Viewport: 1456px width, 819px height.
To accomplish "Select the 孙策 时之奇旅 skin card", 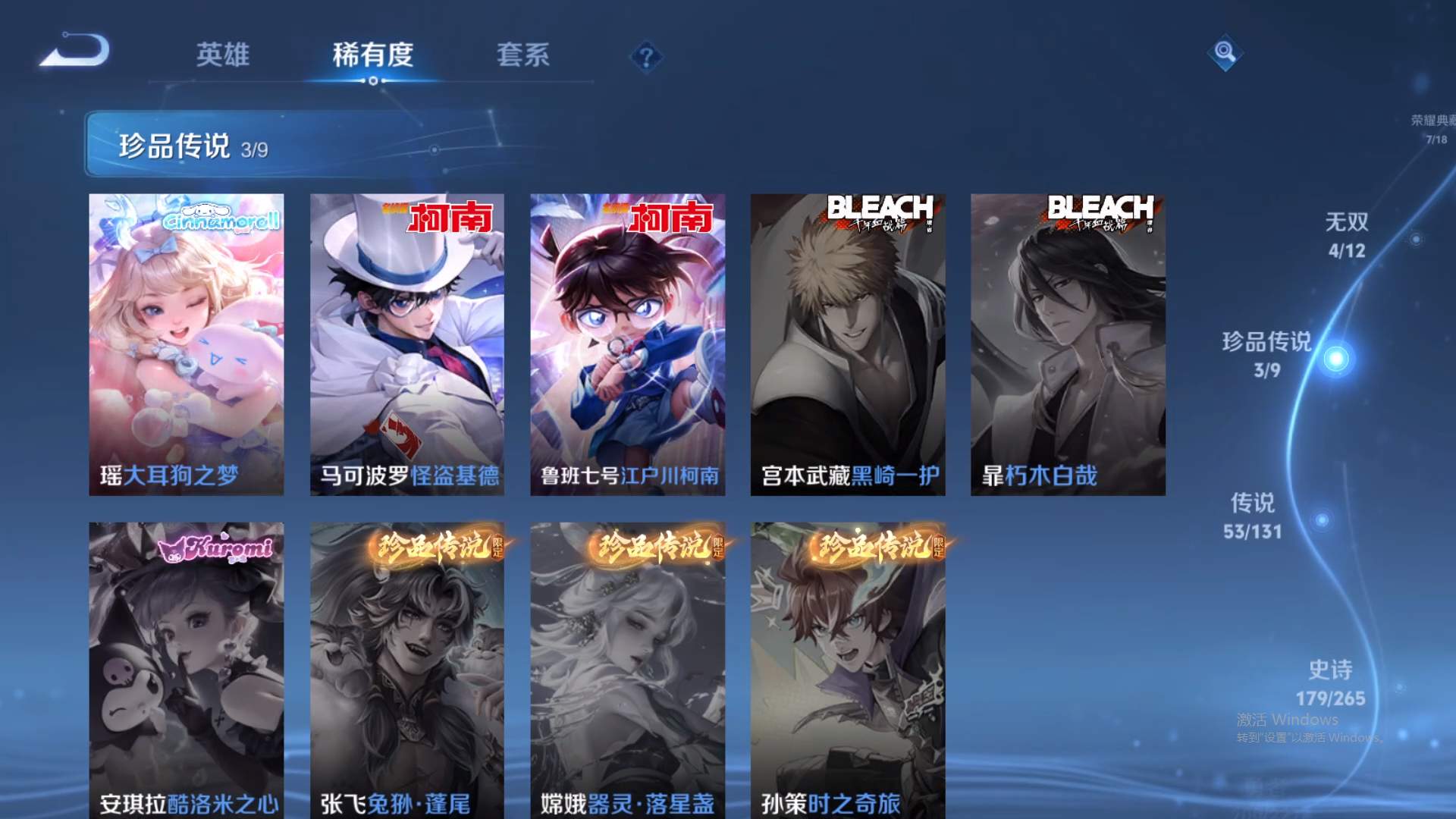I will (x=846, y=667).
